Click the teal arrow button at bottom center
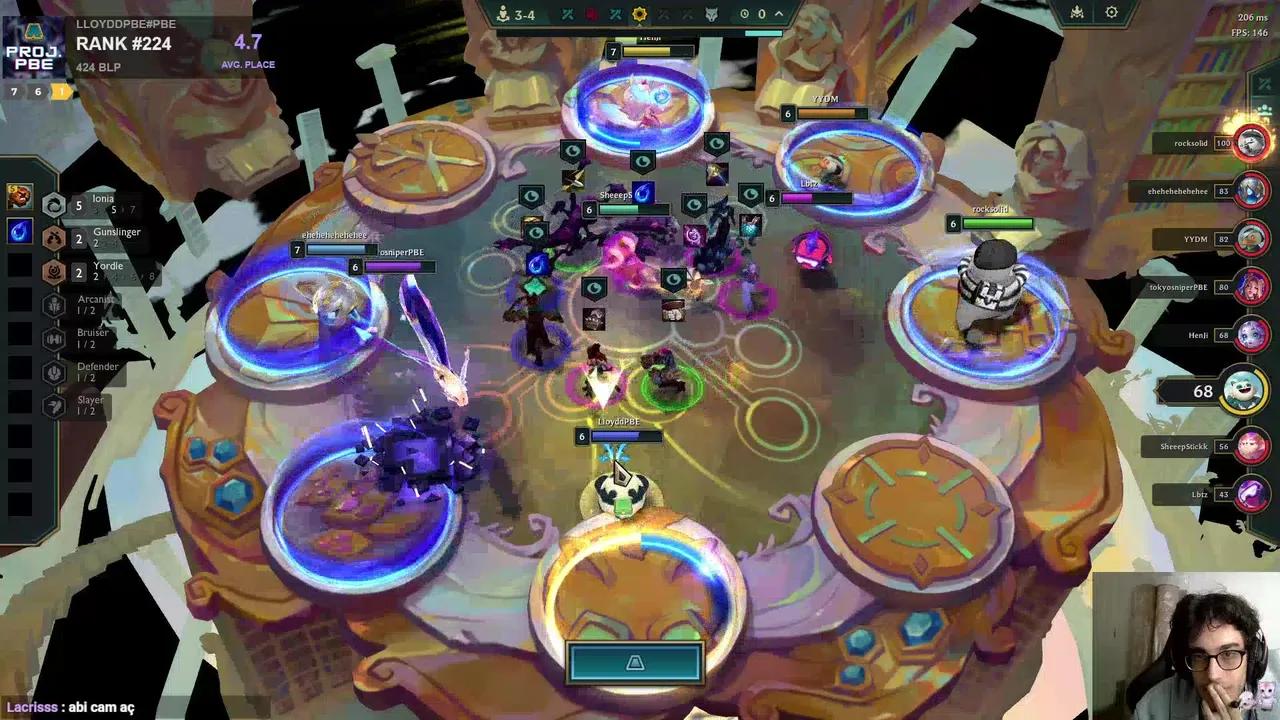 635,663
